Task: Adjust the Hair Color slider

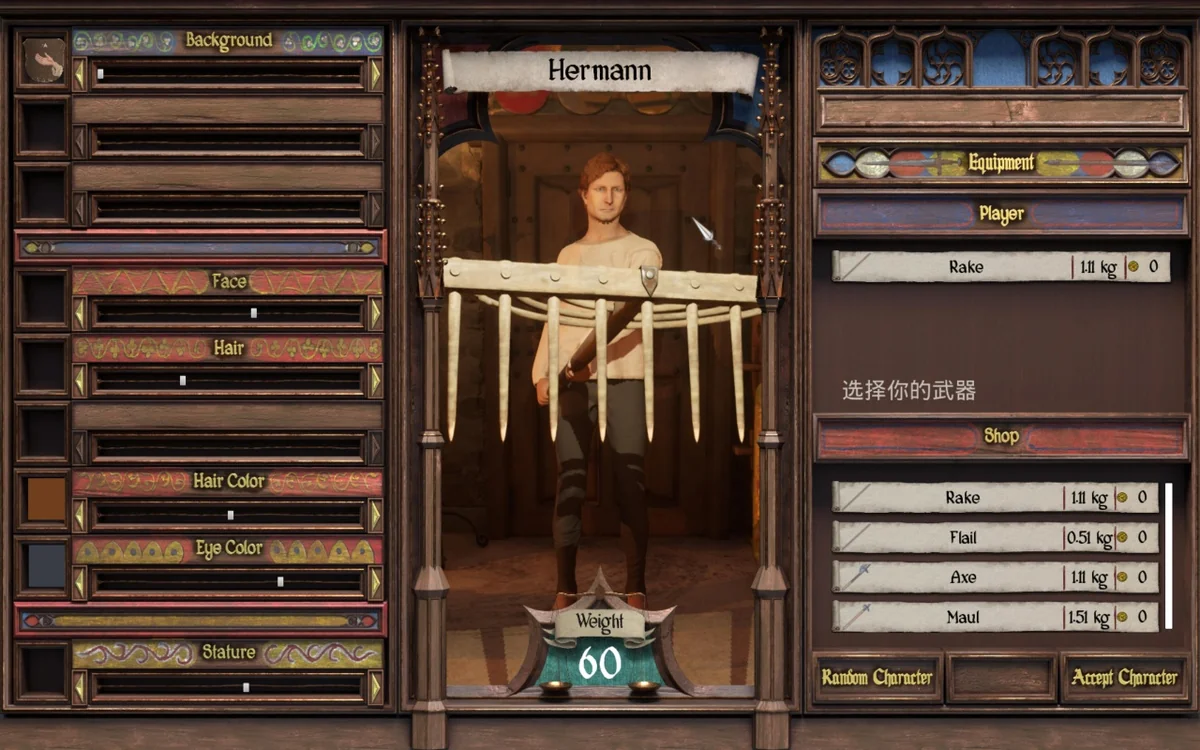Action: coord(230,515)
